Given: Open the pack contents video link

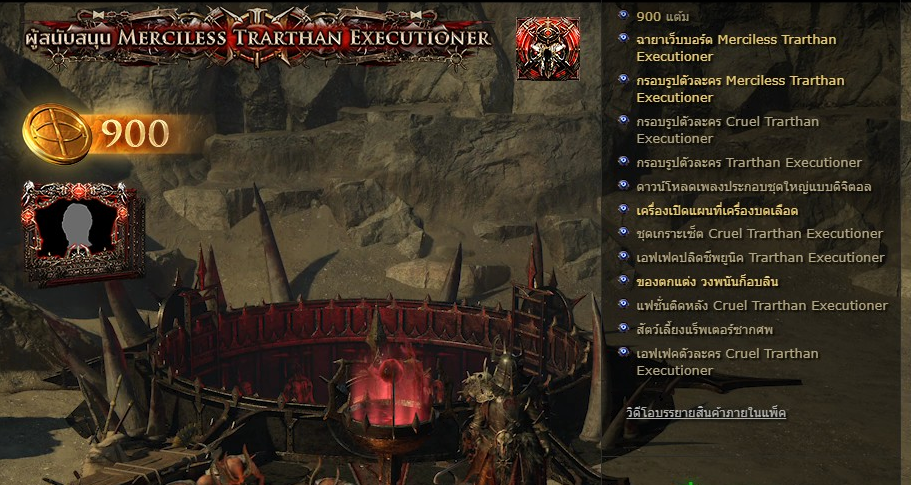Looking at the screenshot, I should (706, 412).
